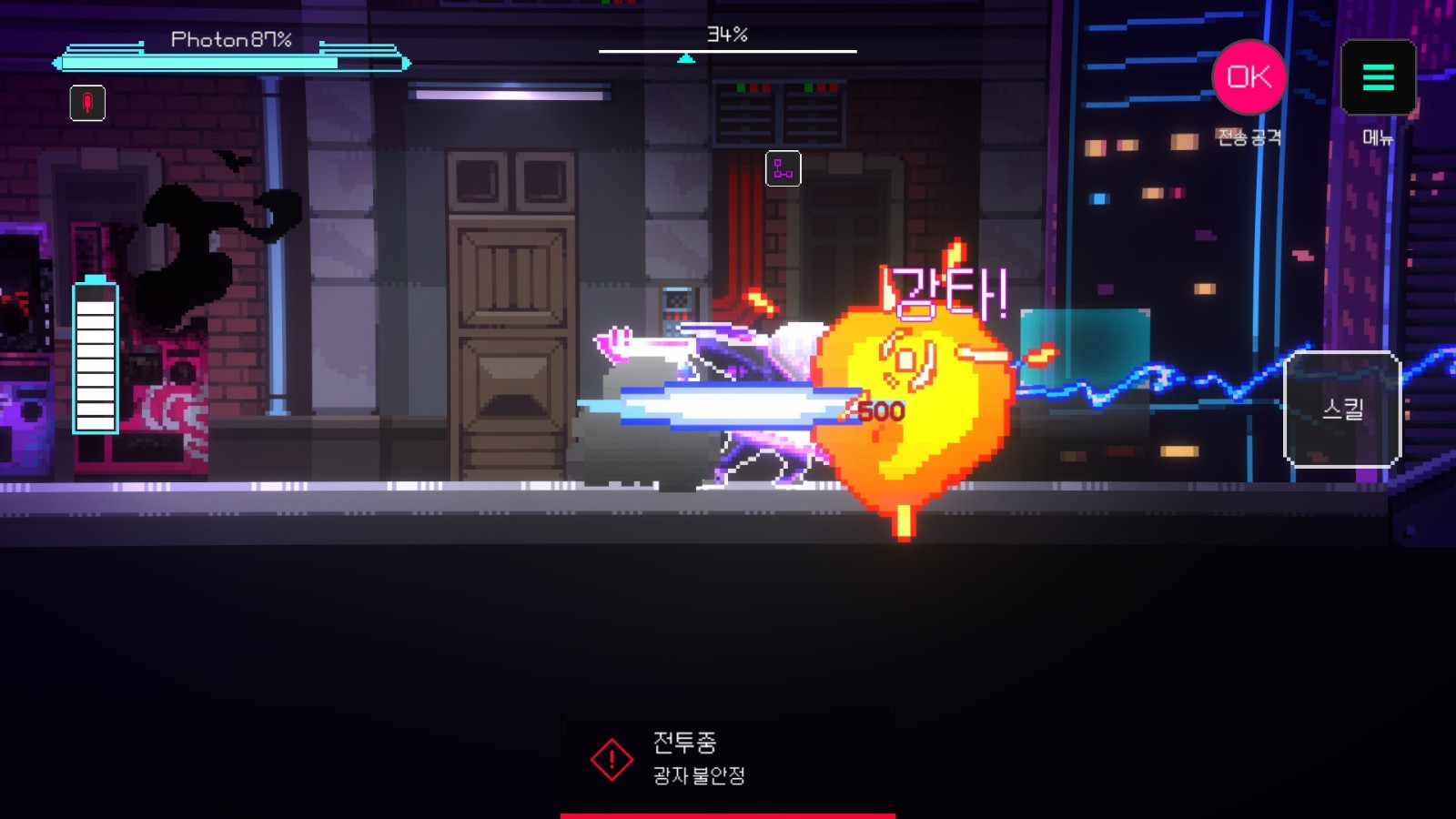The height and width of the screenshot is (819, 1456).
Task: Toggle the lollipop status indicator
Action: click(x=86, y=103)
